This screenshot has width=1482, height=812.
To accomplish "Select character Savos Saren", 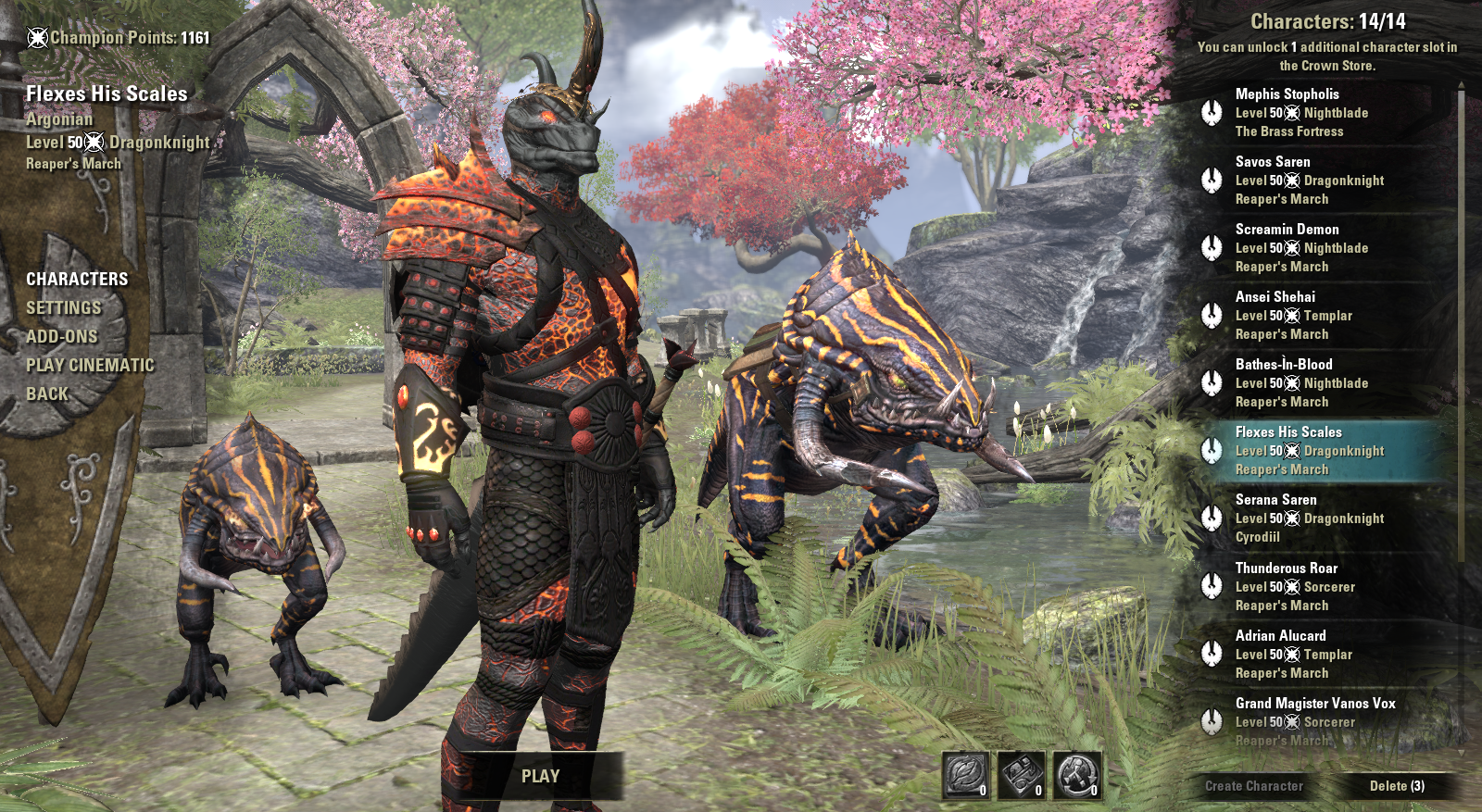I will click(x=1325, y=180).
